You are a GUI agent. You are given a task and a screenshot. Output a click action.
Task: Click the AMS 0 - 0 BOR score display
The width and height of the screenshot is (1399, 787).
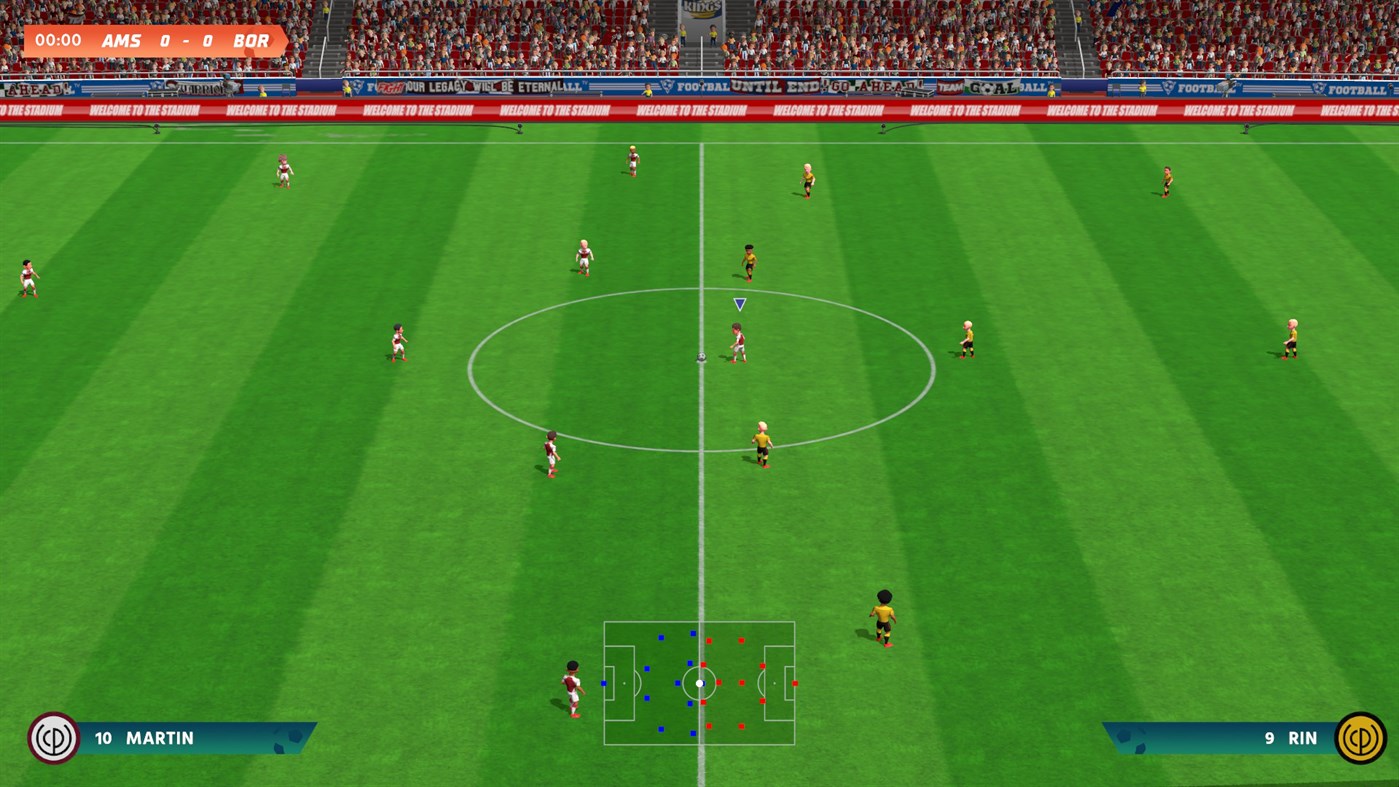point(185,41)
